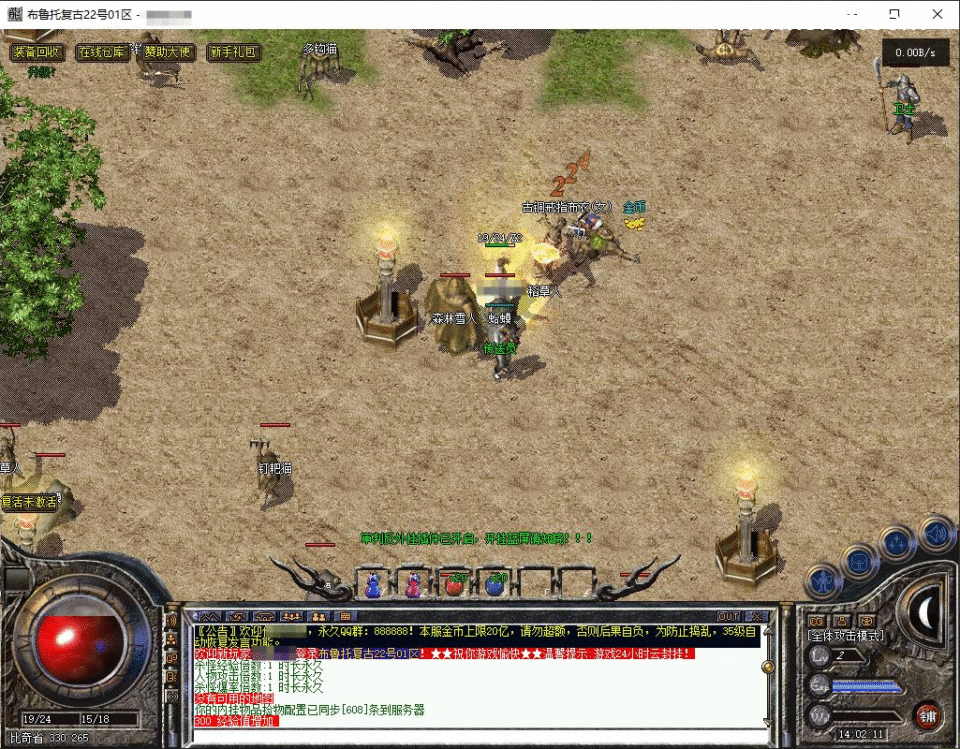Screen dimensions: 960x749
Task: Open the 在线仓库 online warehouse
Action: [104, 52]
